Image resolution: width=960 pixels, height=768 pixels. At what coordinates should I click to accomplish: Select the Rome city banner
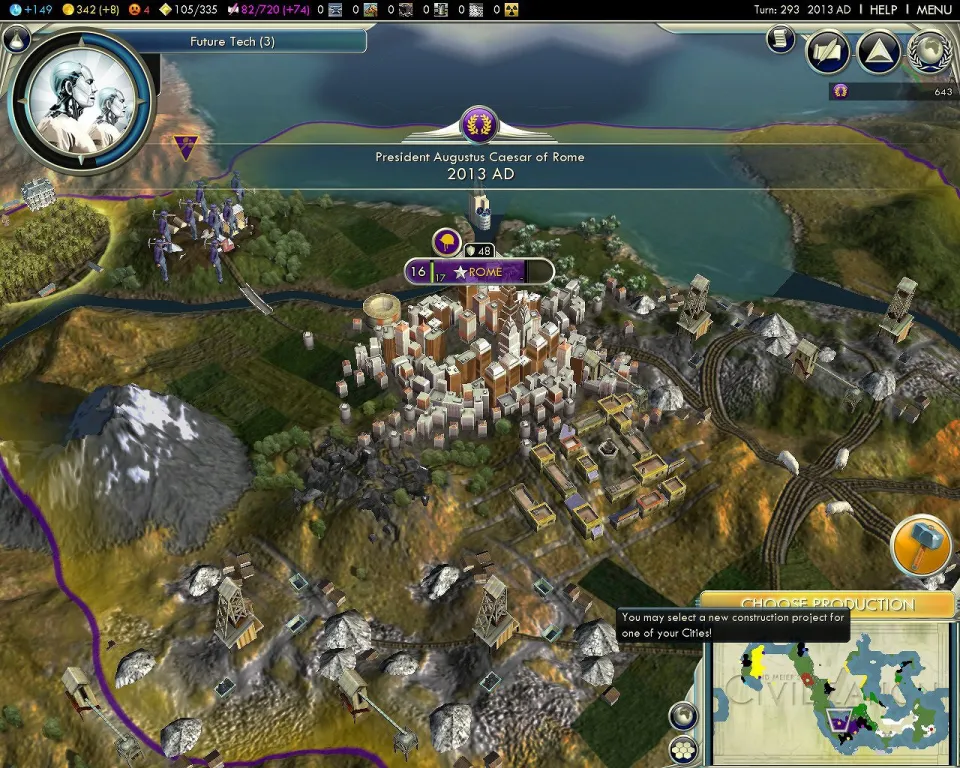[x=480, y=272]
